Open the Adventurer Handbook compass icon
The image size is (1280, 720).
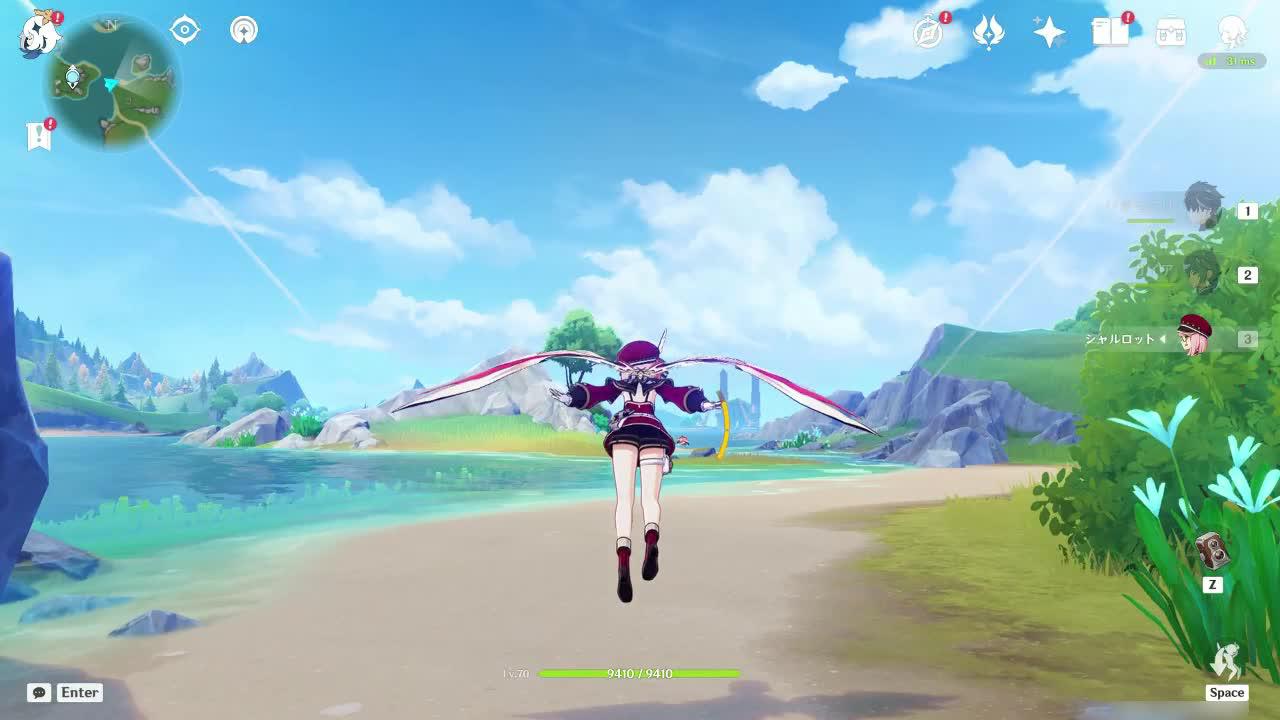926,33
